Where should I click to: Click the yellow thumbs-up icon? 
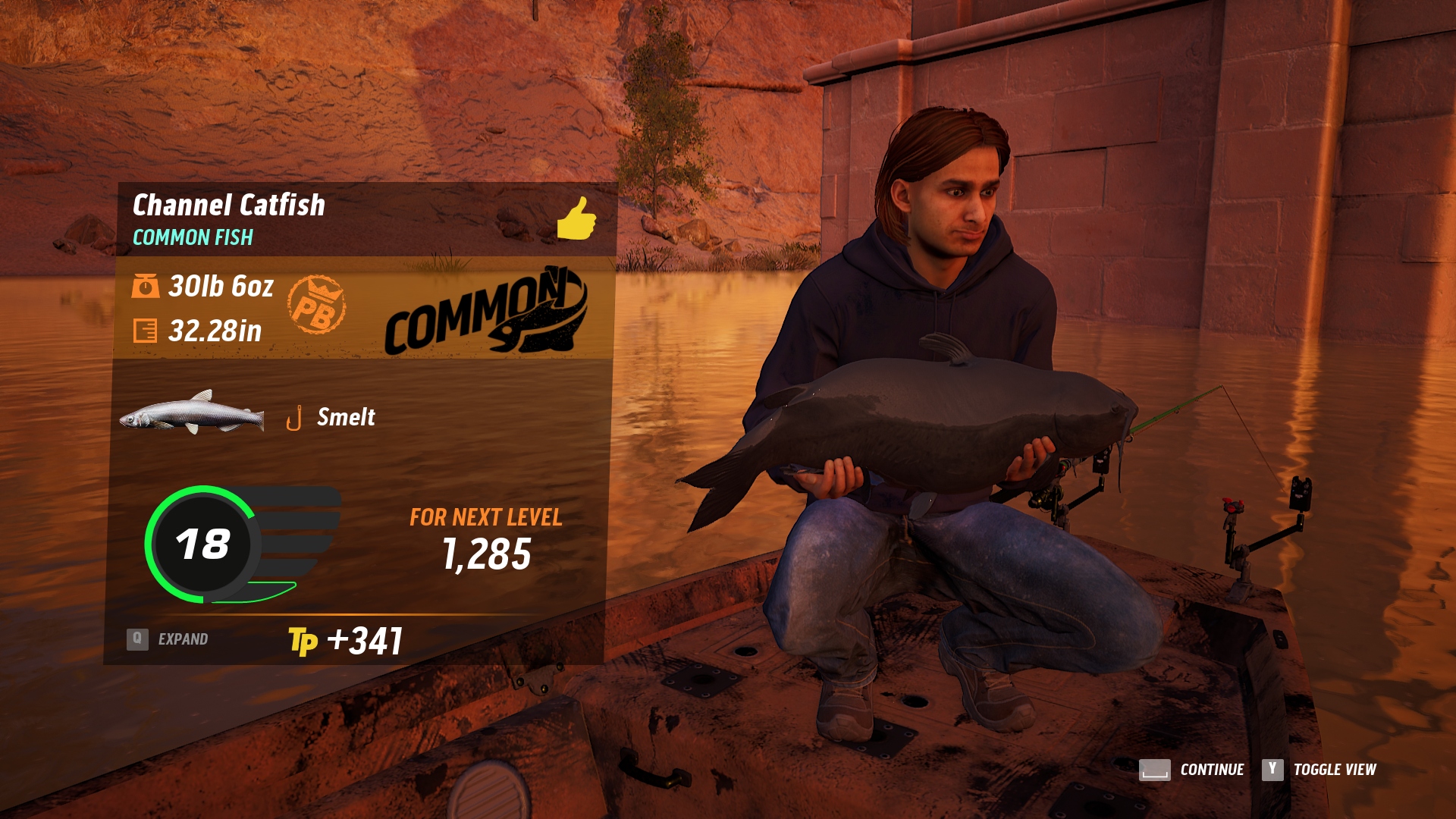[576, 218]
